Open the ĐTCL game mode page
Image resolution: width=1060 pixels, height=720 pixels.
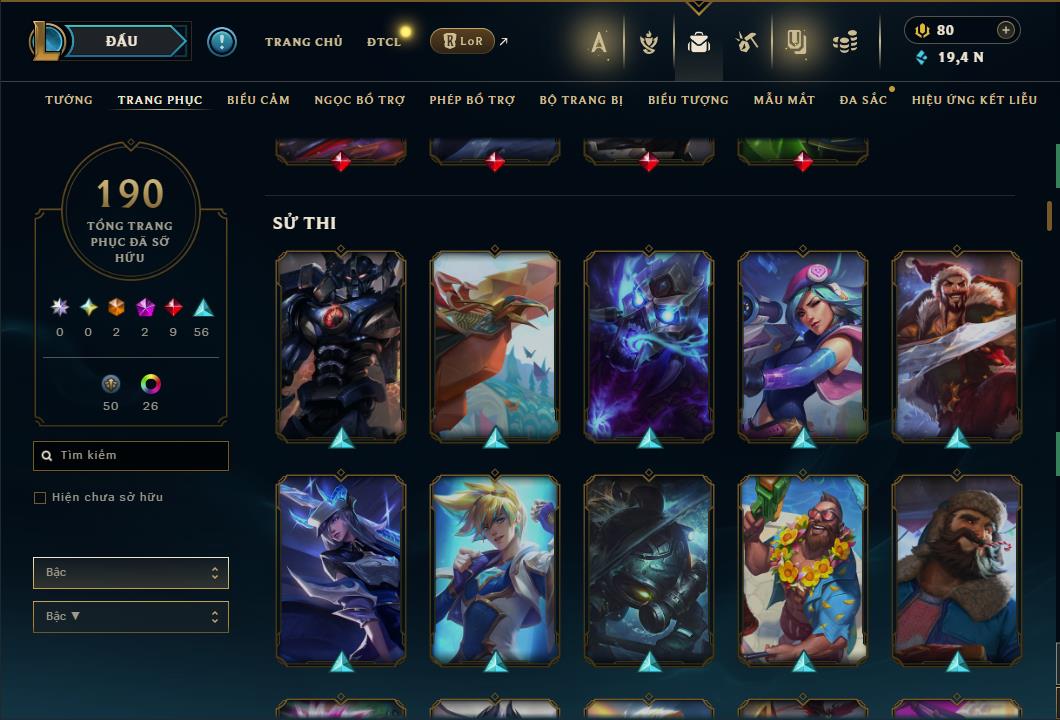tap(383, 42)
